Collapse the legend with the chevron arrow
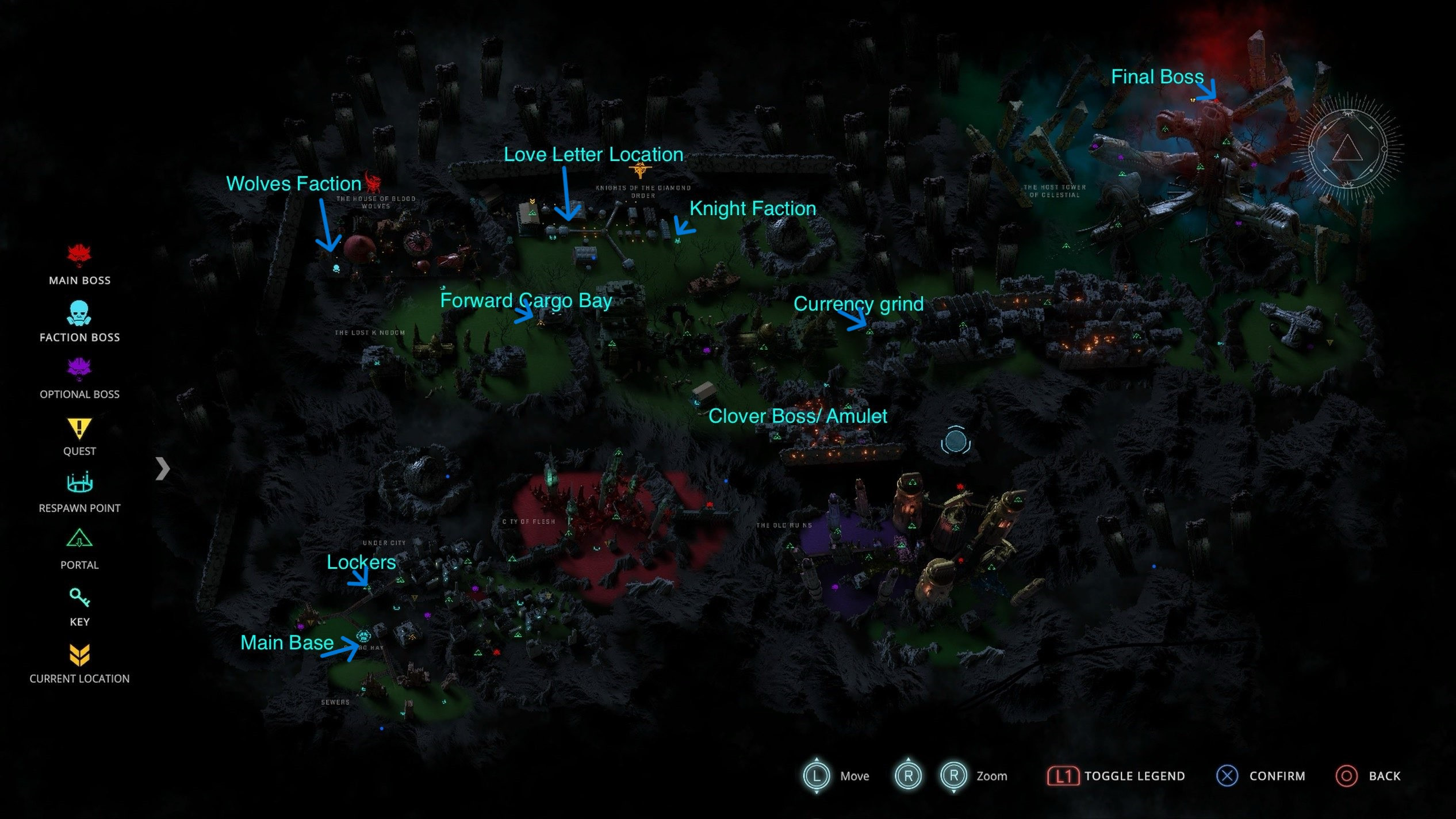 point(163,469)
